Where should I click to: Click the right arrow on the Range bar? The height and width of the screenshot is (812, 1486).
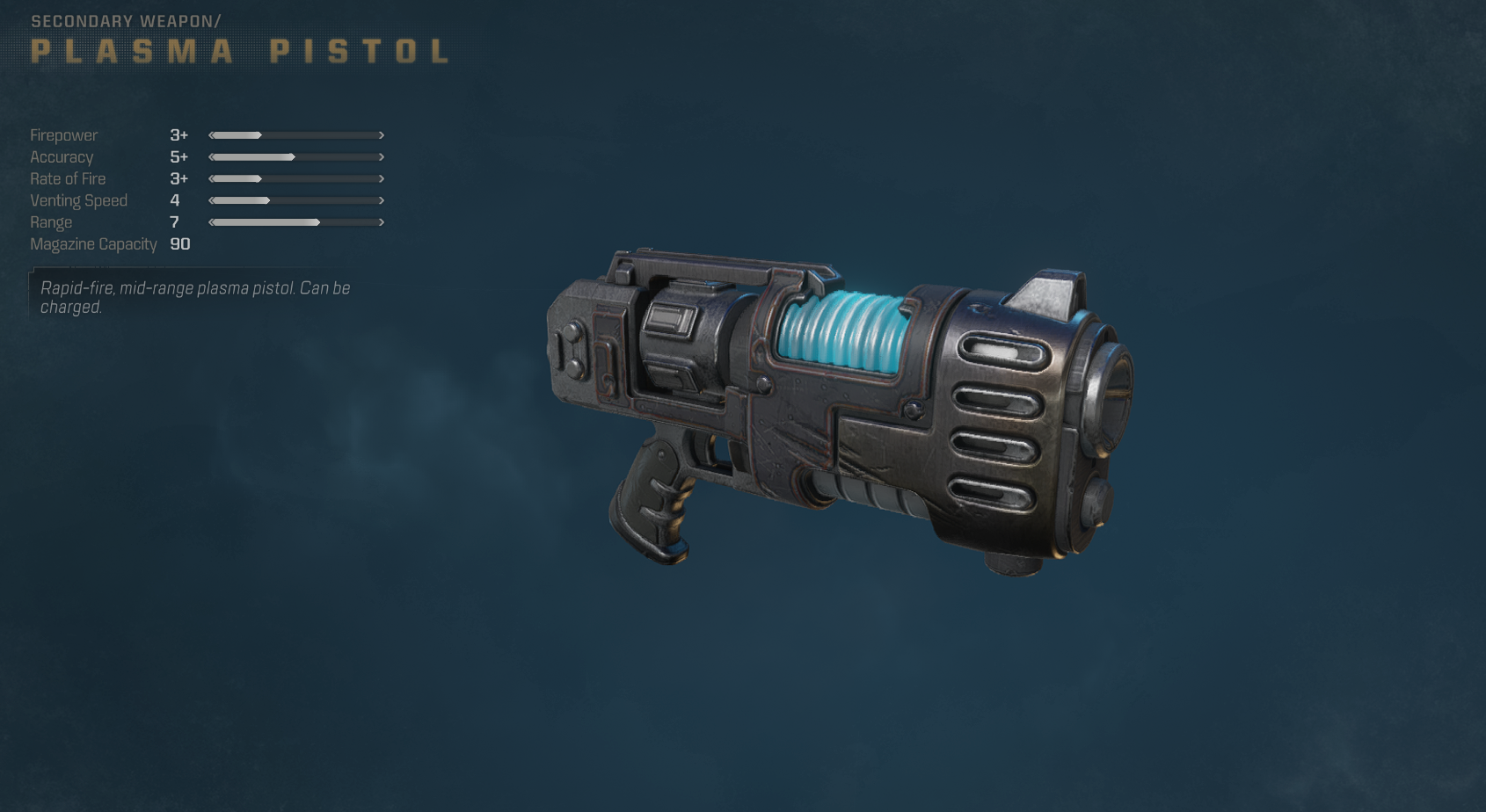tap(382, 222)
